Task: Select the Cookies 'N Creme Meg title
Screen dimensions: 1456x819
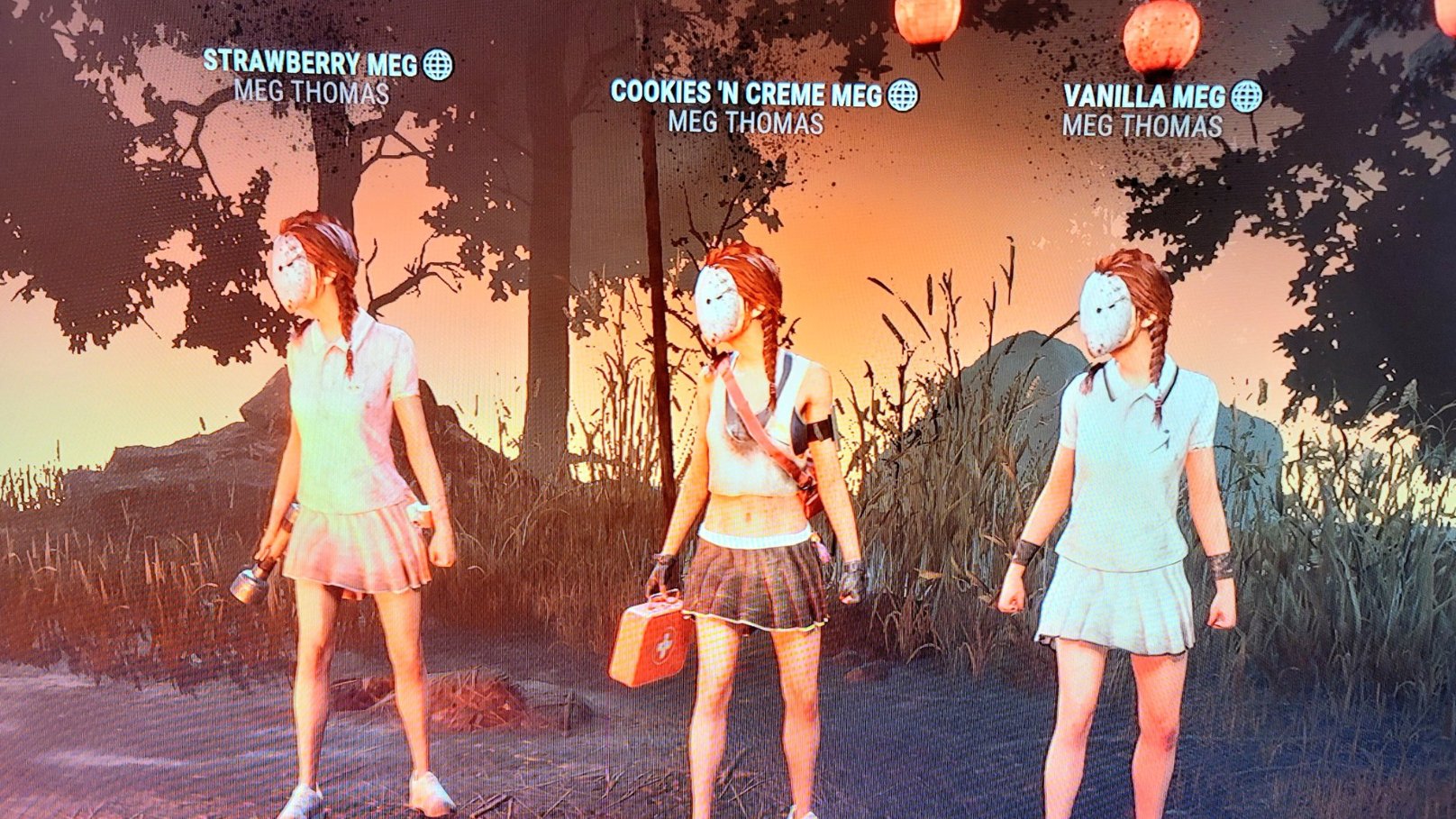Action: tap(748, 91)
